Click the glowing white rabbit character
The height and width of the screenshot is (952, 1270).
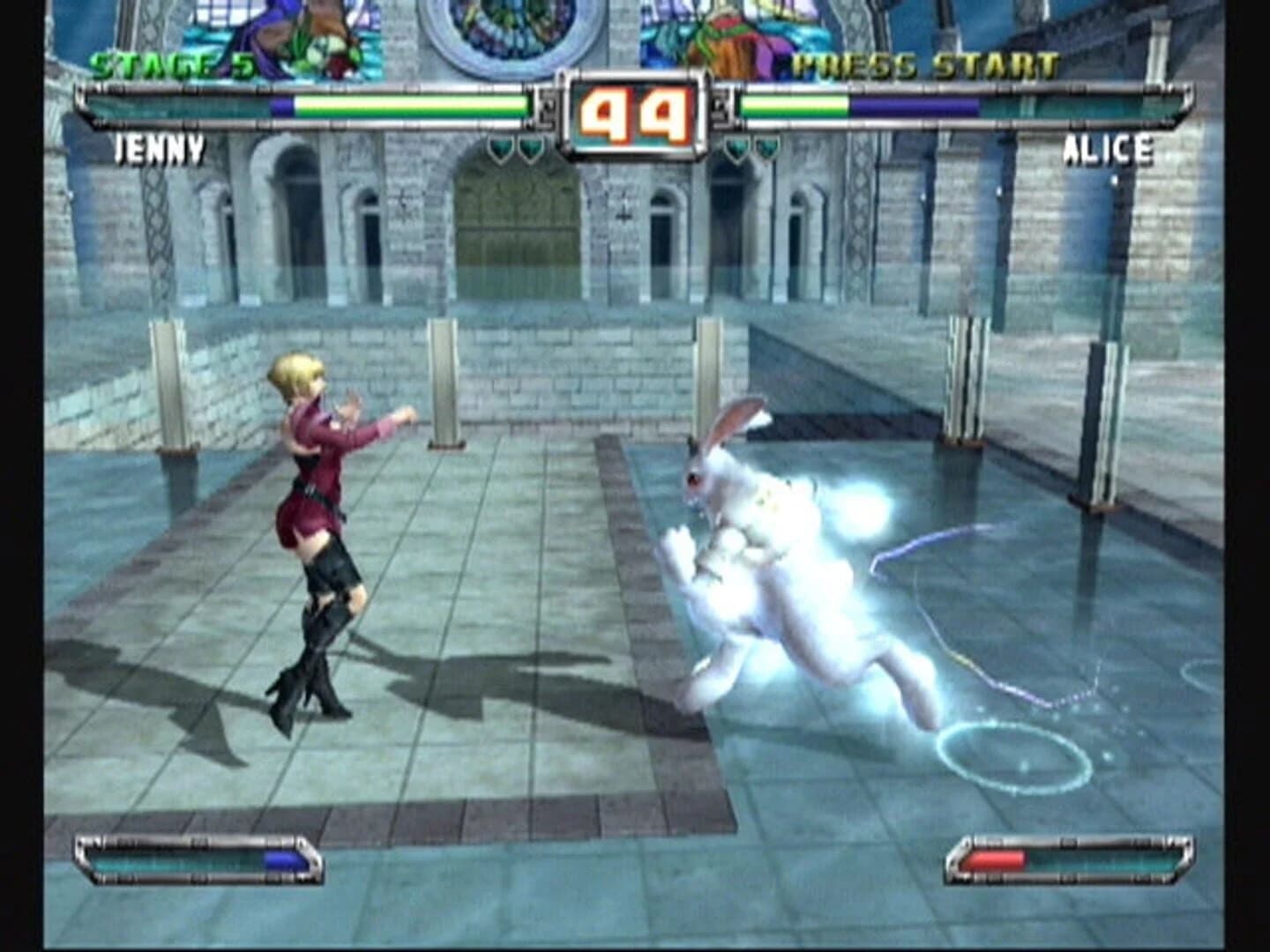776,564
